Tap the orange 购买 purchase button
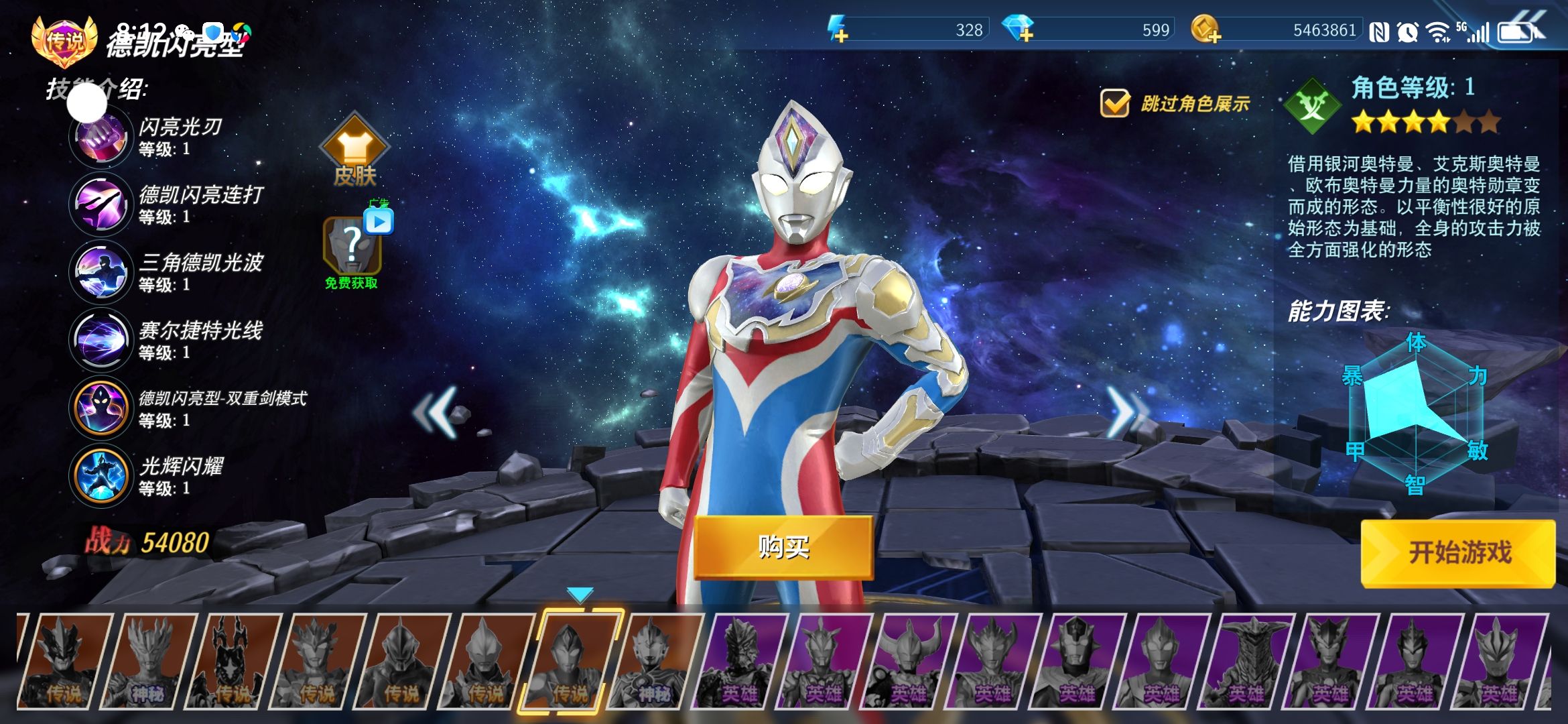This screenshot has height=724, width=1568. 783,547
